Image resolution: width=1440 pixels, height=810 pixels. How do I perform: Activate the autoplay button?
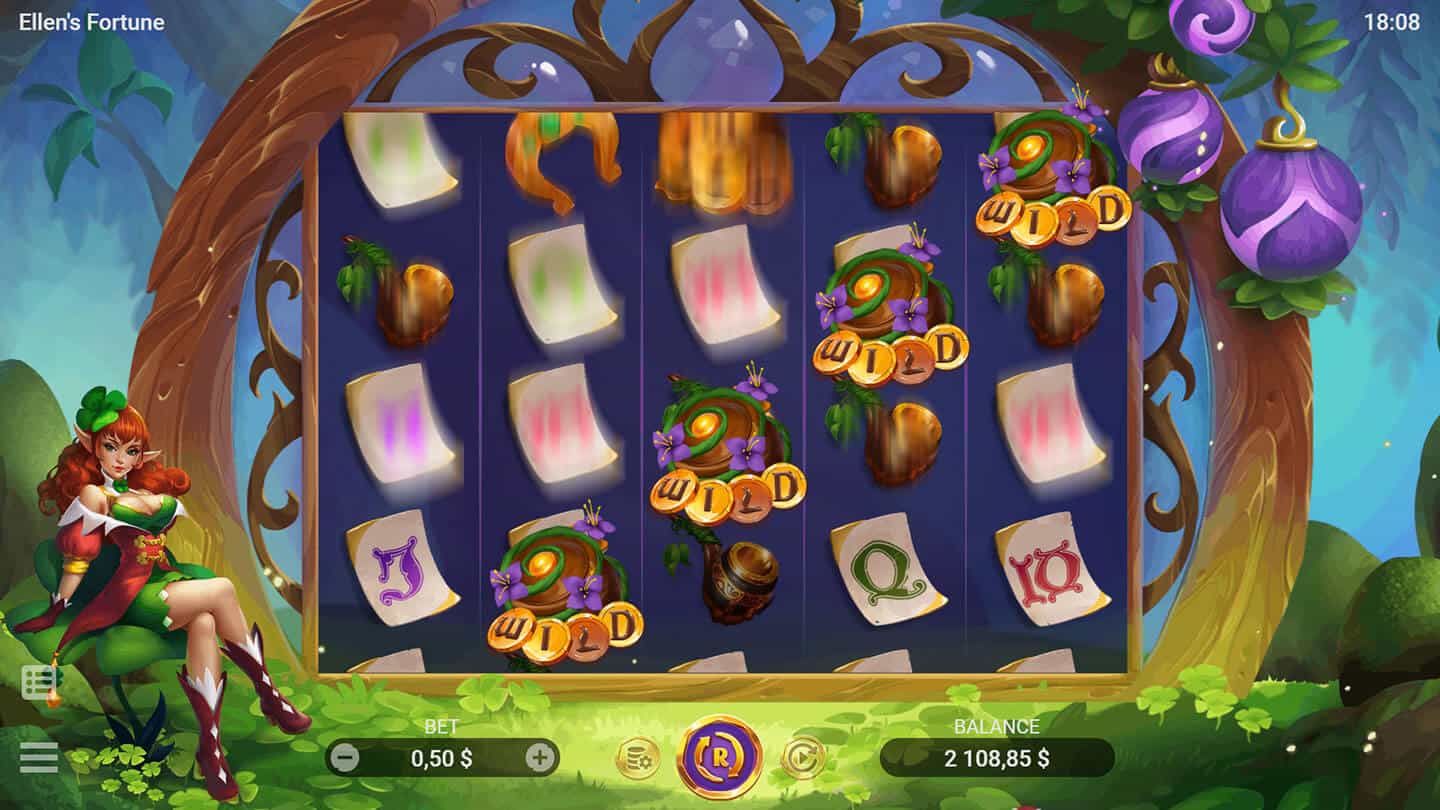802,758
